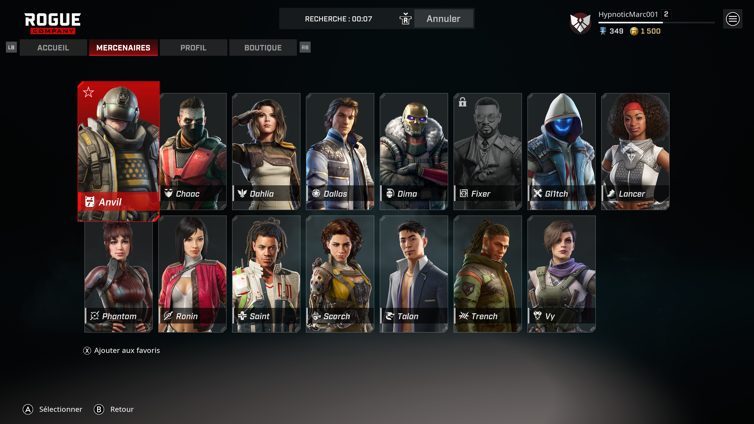The height and width of the screenshot is (424, 754).
Task: Select the Ronin mercenary card
Action: click(193, 273)
